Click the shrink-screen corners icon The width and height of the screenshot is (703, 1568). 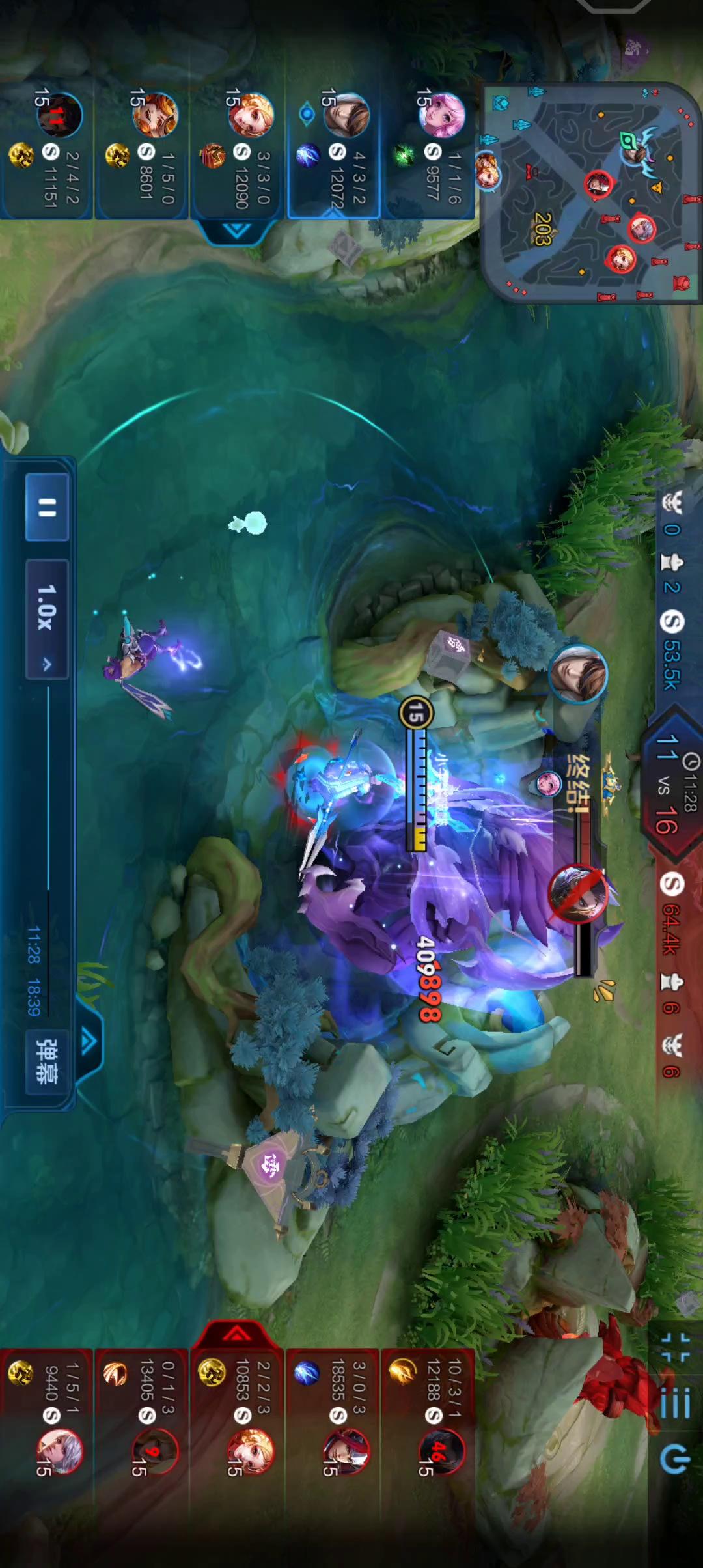(675, 1347)
